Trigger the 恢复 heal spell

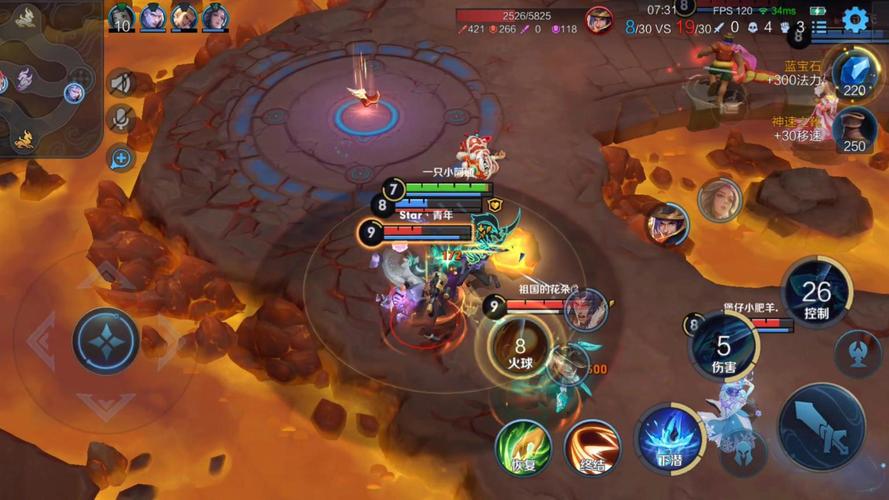coord(523,447)
